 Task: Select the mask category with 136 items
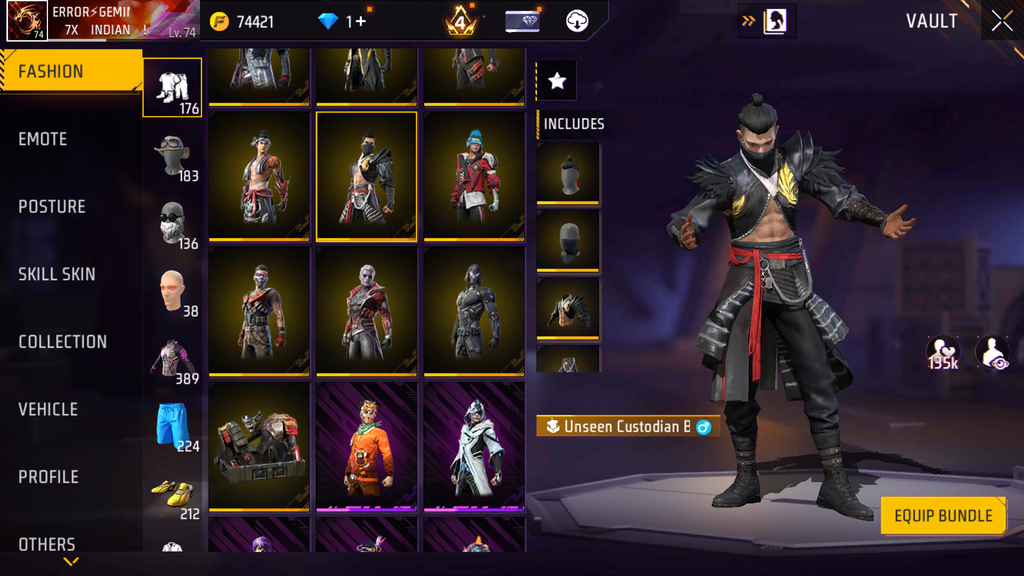173,223
